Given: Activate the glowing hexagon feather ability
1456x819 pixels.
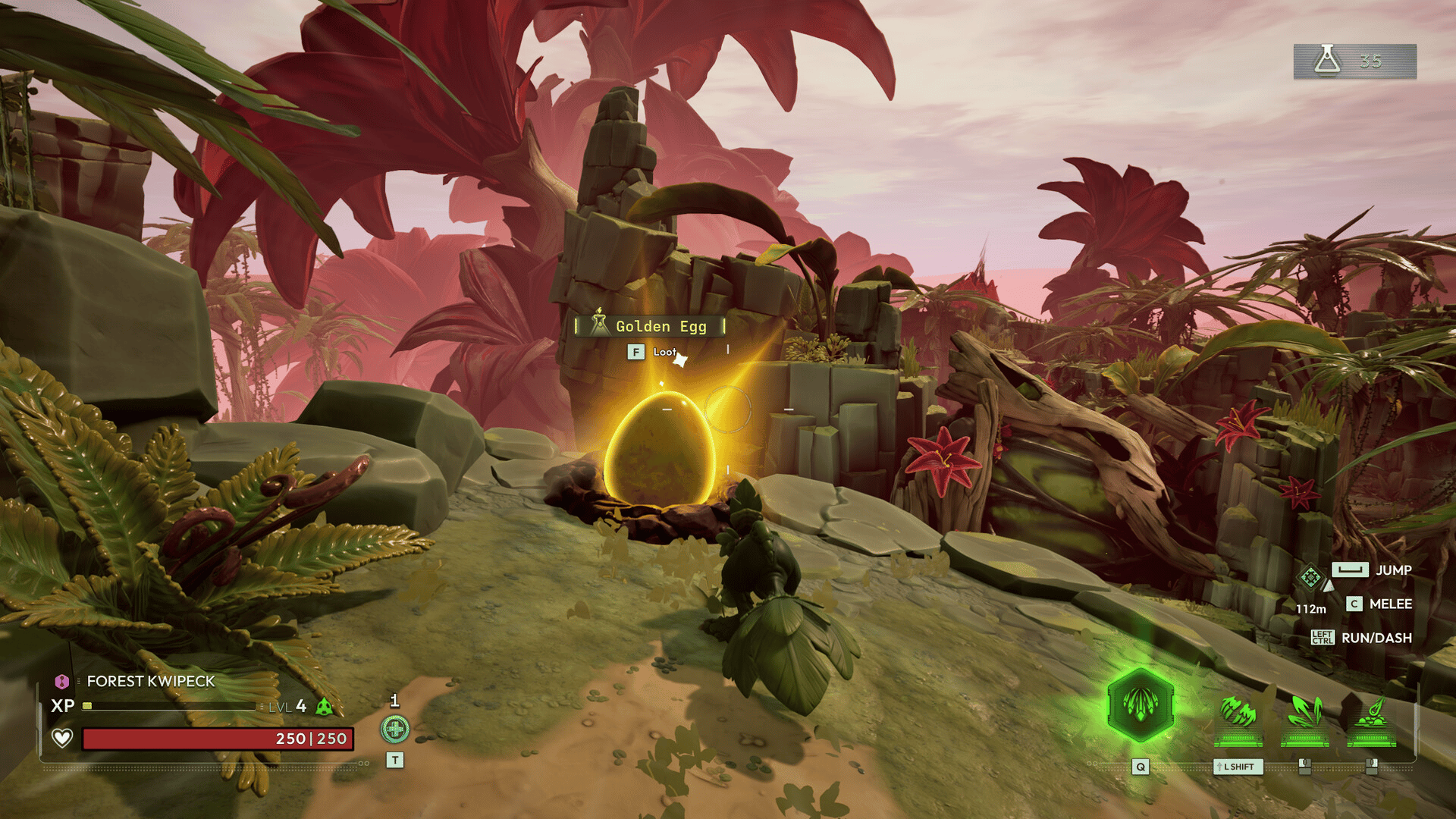Looking at the screenshot, I should pos(1141,705).
